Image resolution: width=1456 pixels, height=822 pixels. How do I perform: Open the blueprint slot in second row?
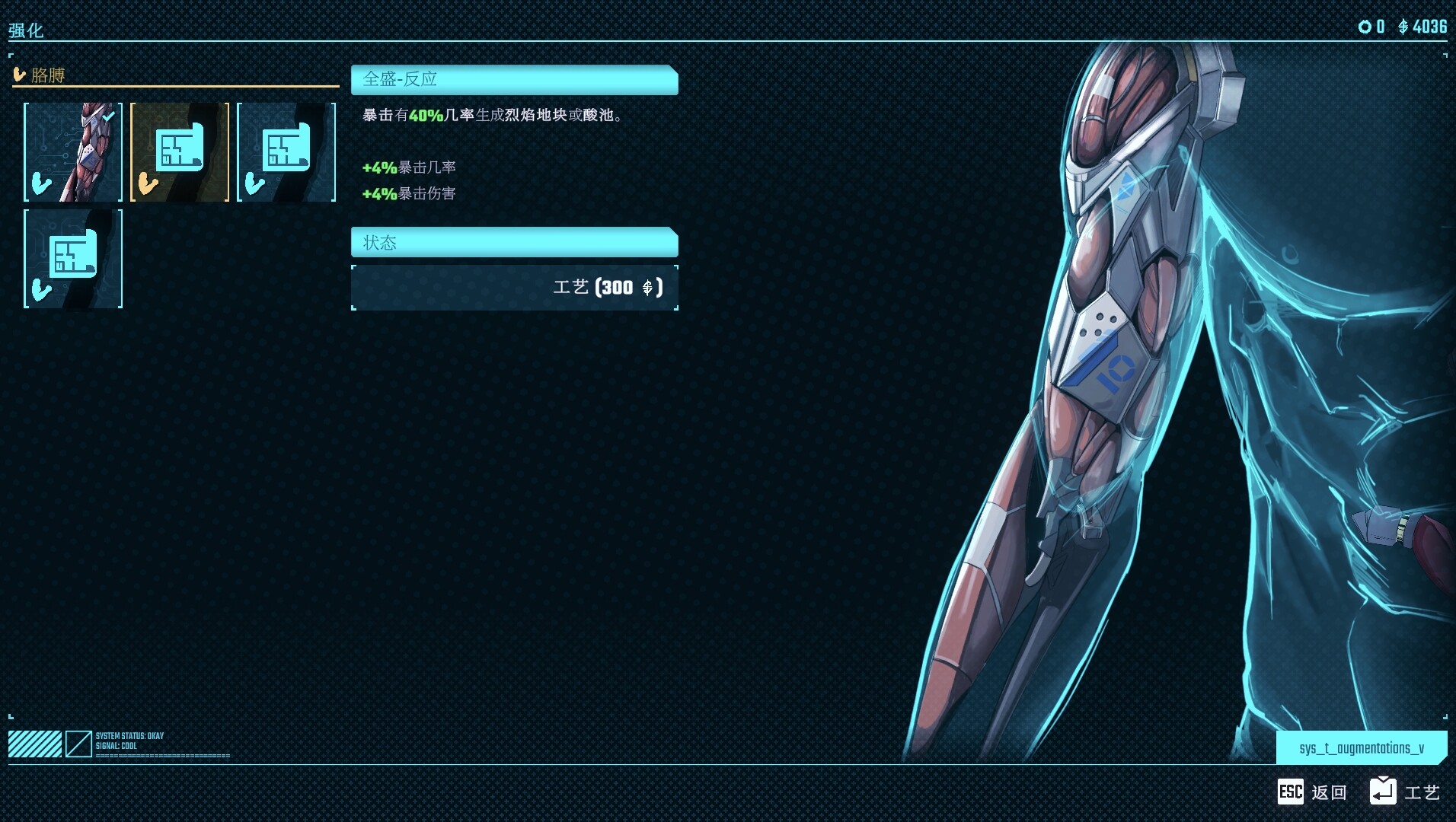click(x=72, y=259)
